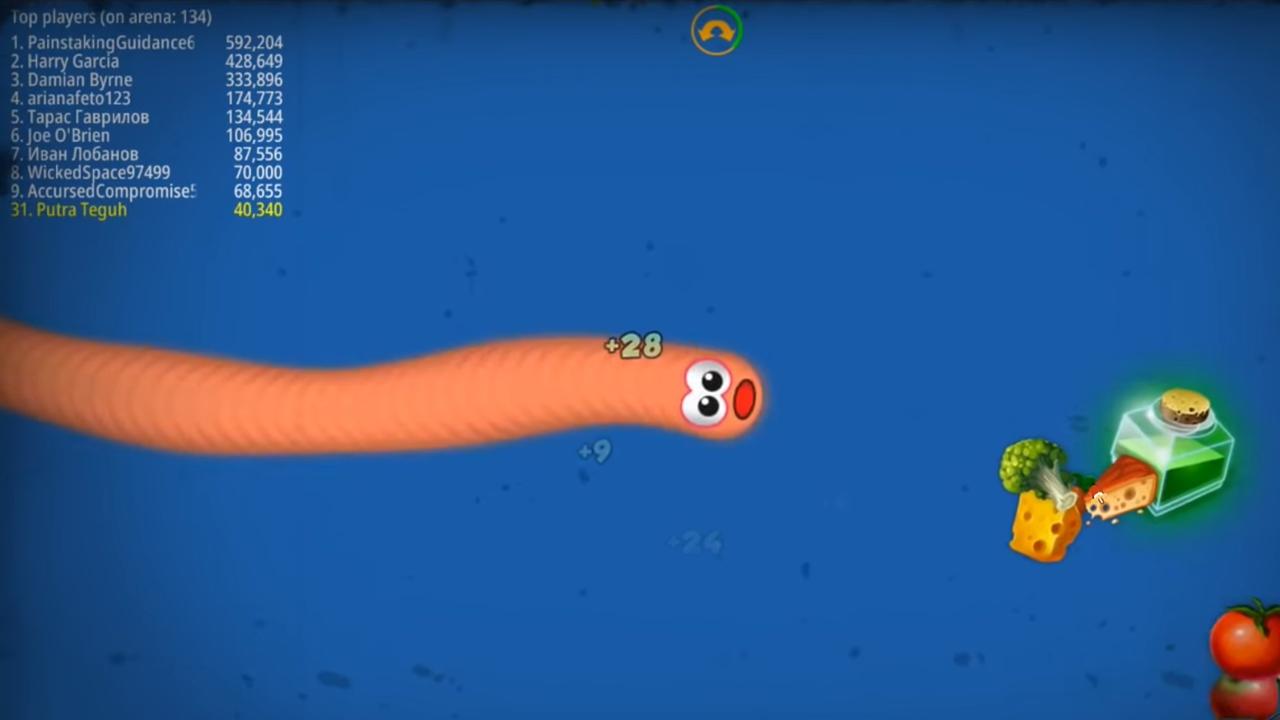Viewport: 1280px width, 720px height.
Task: Click the +9 faded score marker
Action: [592, 451]
